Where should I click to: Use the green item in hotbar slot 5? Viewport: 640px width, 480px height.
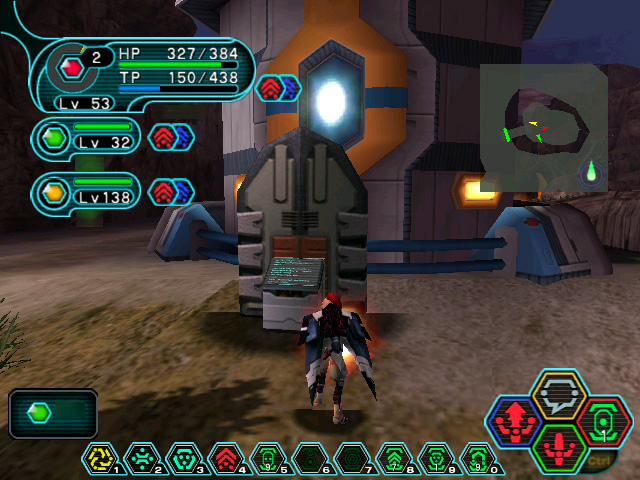[267, 458]
